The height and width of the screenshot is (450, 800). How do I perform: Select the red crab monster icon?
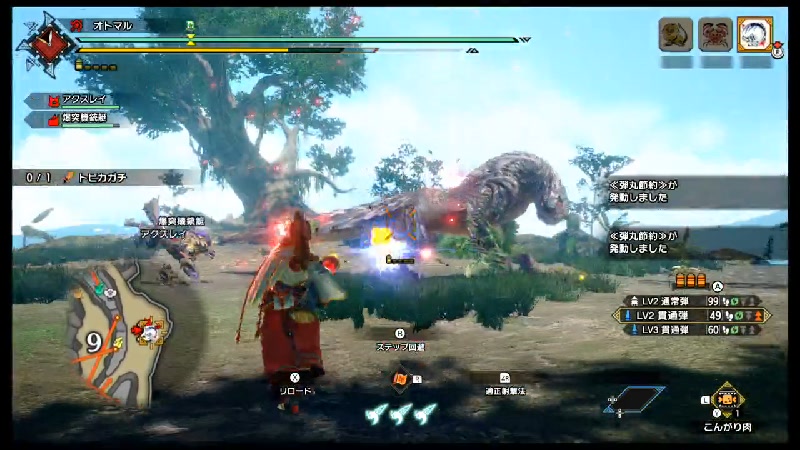pos(714,35)
